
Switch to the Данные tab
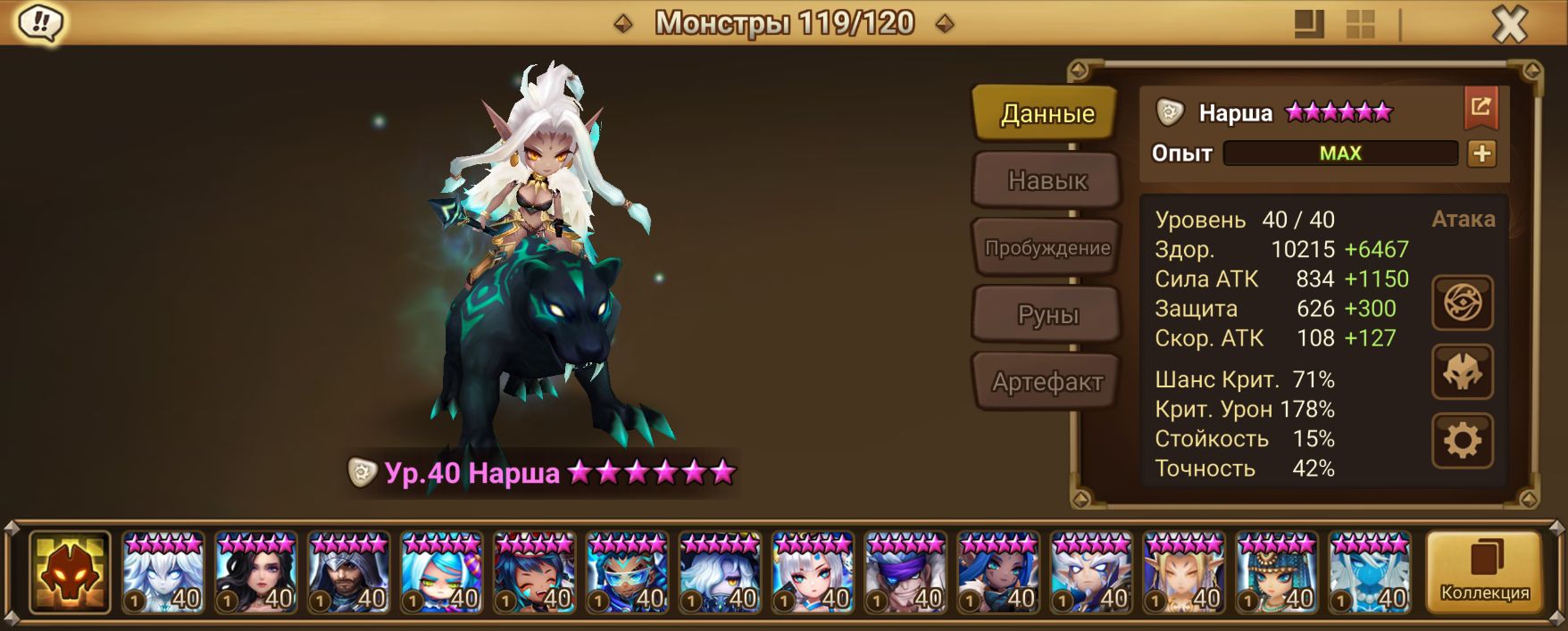(1046, 113)
